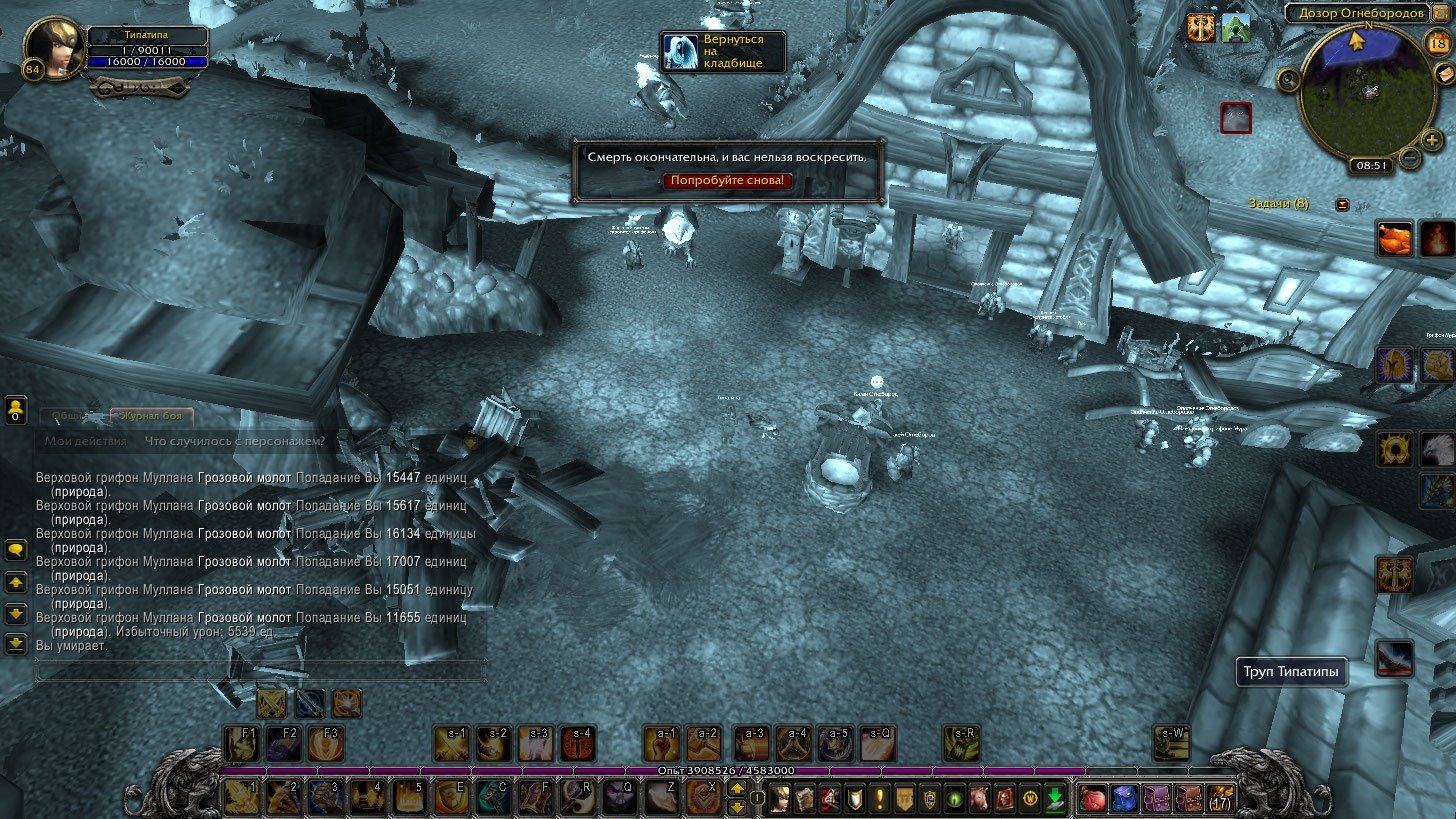Click the yellow exclamation quest log icon
The image size is (1456, 819).
[x=880, y=799]
